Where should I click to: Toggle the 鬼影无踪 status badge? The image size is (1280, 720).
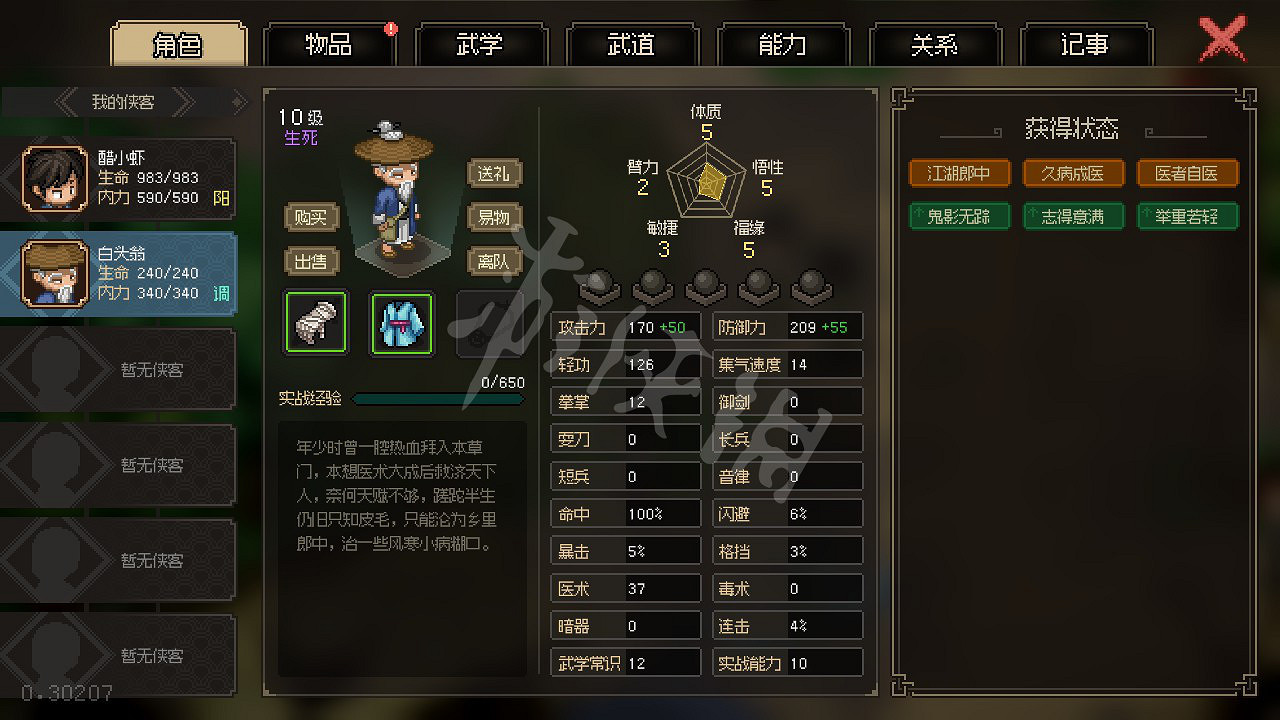coord(959,216)
